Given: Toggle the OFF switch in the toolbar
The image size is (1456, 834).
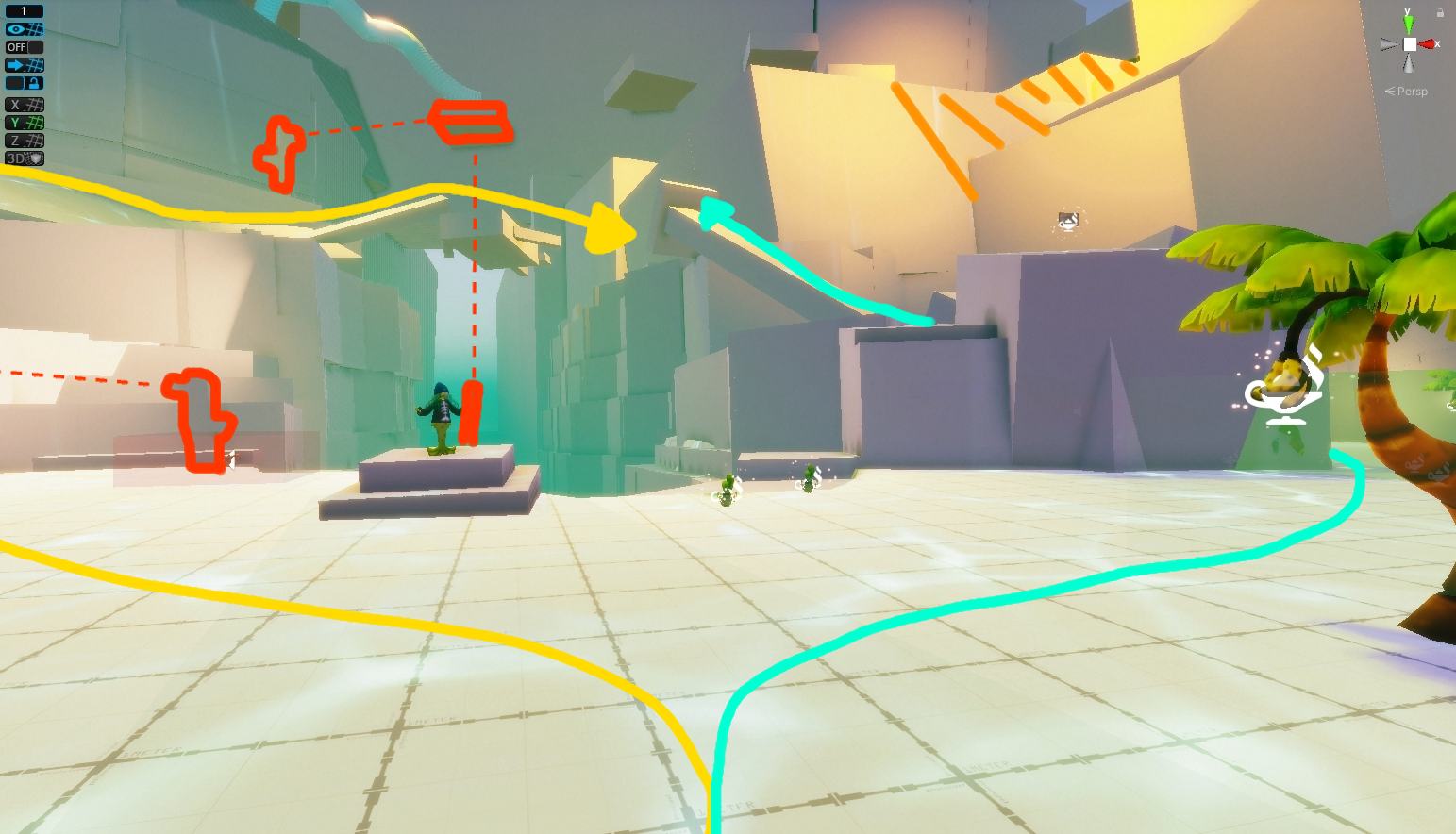Looking at the screenshot, I should pos(19,45).
